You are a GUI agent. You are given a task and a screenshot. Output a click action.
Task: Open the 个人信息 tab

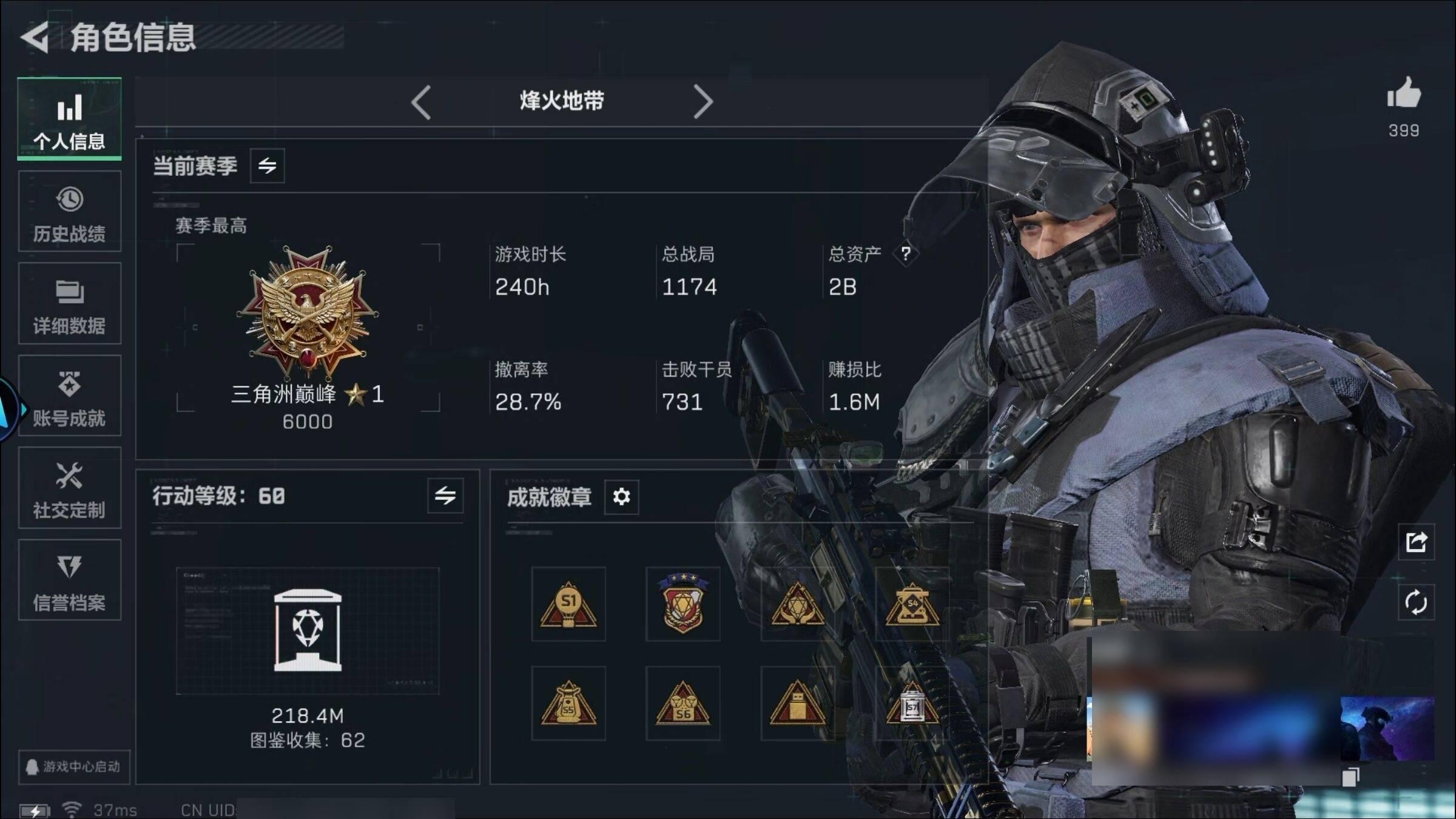pos(69,120)
